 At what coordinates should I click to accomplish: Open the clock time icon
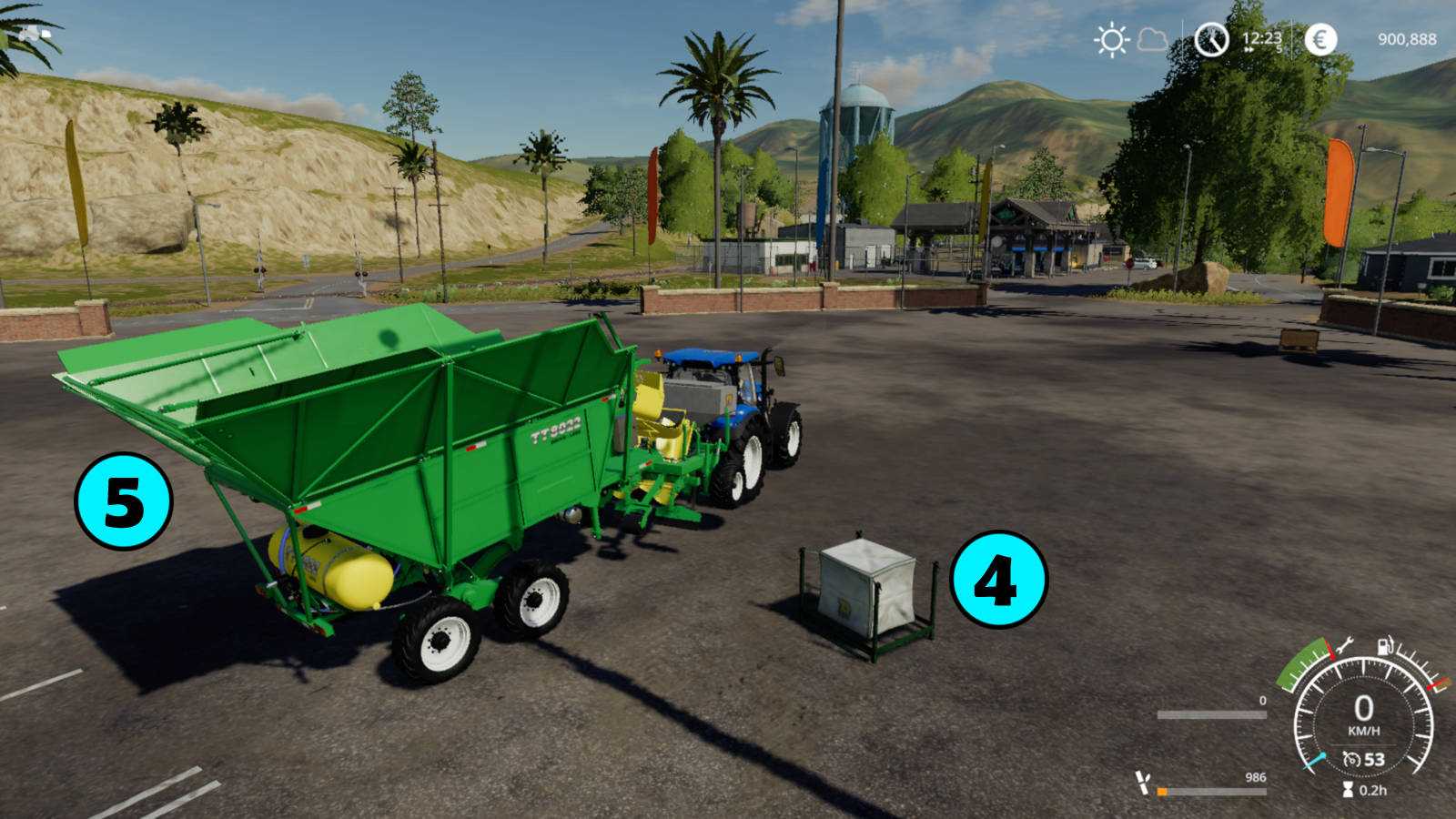coord(1211,40)
